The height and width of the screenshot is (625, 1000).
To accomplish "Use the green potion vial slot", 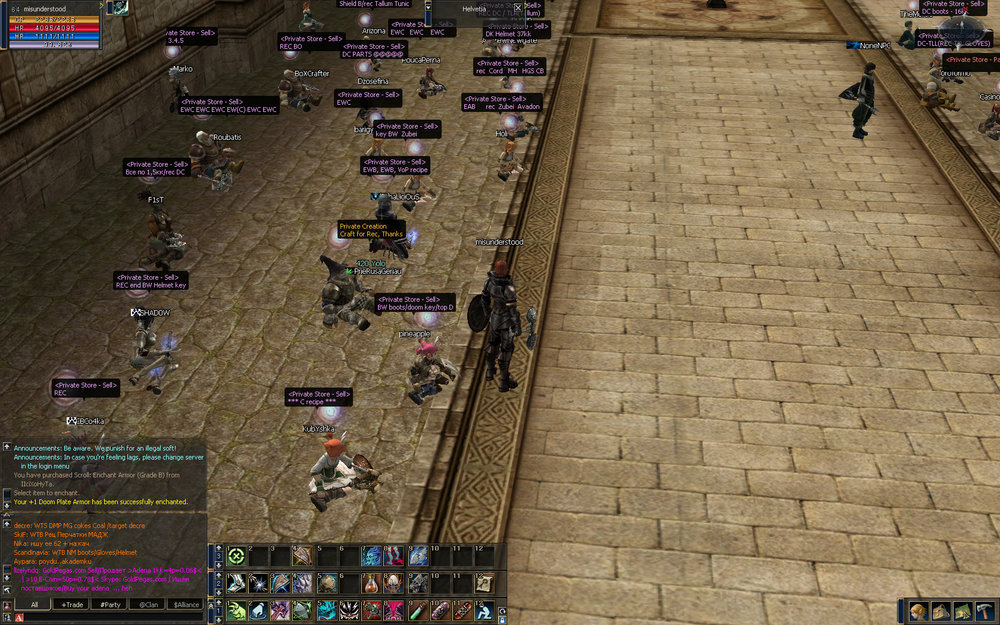I will click(417, 610).
